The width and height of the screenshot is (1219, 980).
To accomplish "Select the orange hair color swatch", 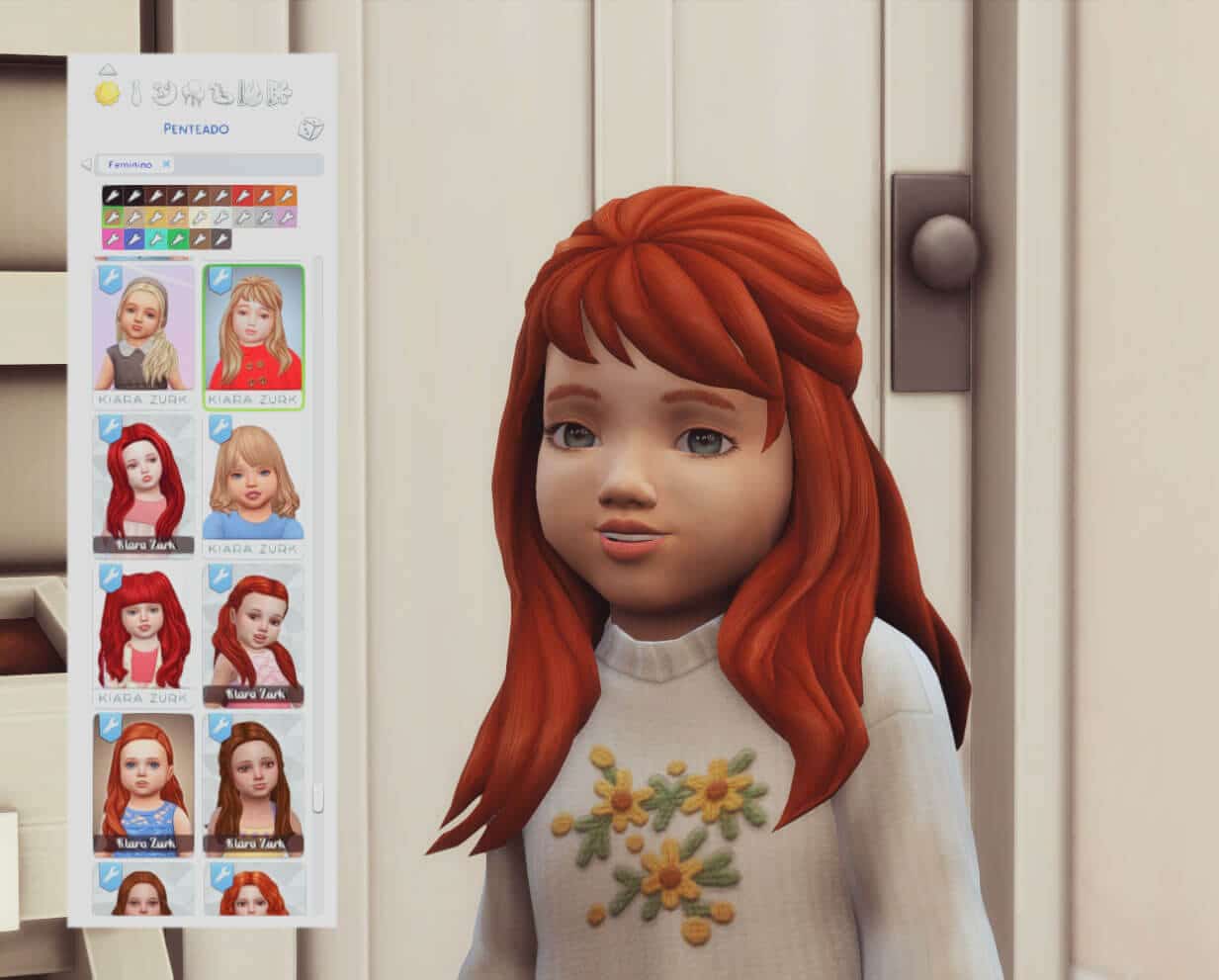I will [286, 196].
